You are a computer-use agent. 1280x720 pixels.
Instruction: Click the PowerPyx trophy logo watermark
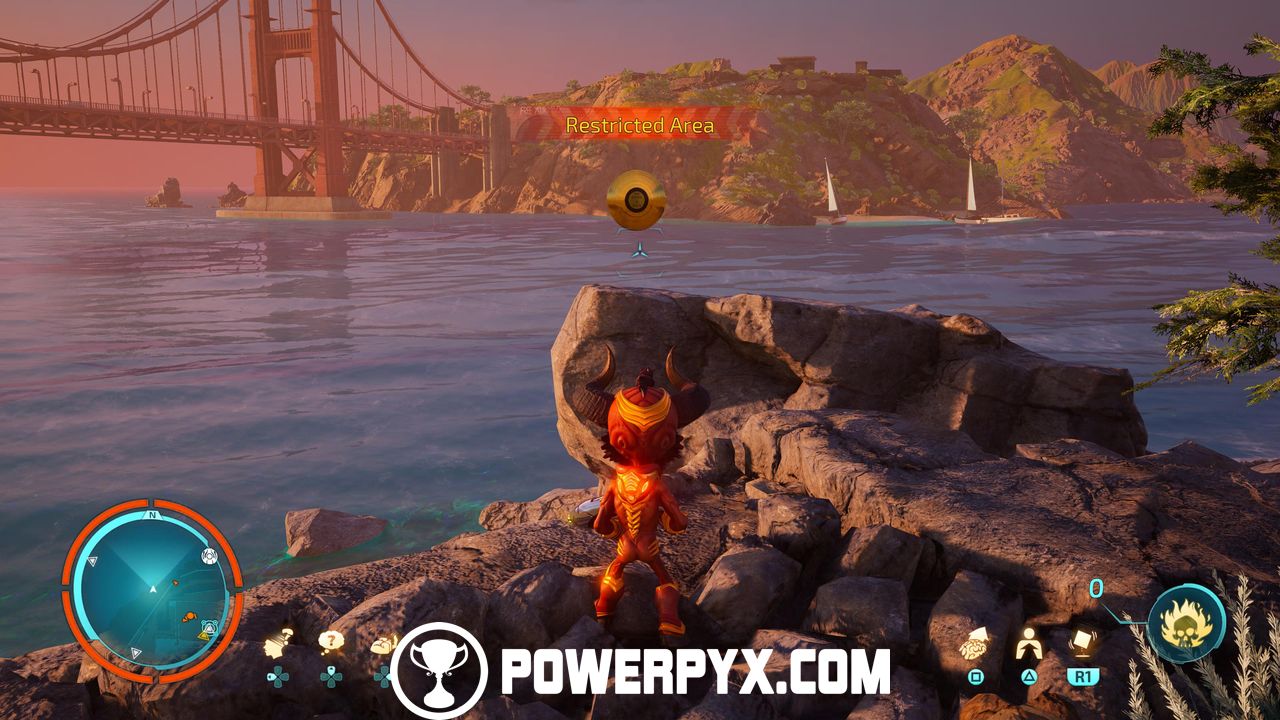point(439,672)
